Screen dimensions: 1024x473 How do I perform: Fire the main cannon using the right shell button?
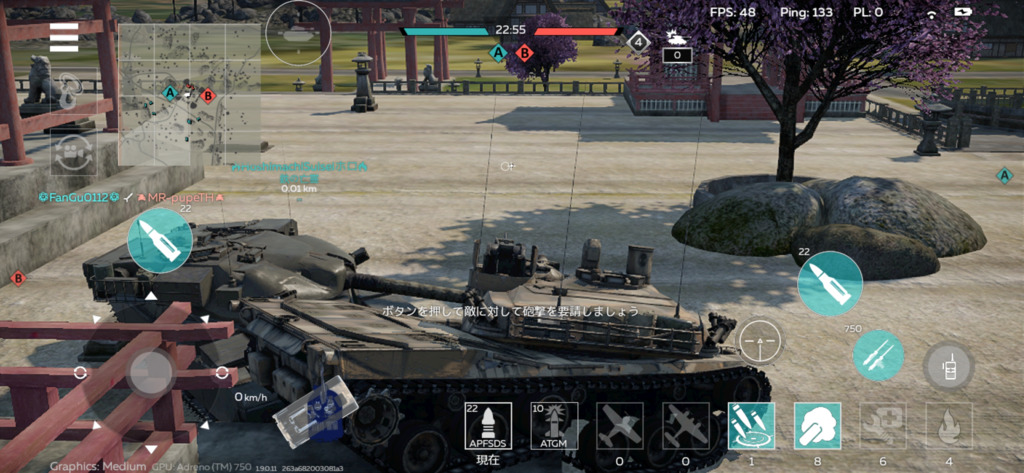[830, 284]
